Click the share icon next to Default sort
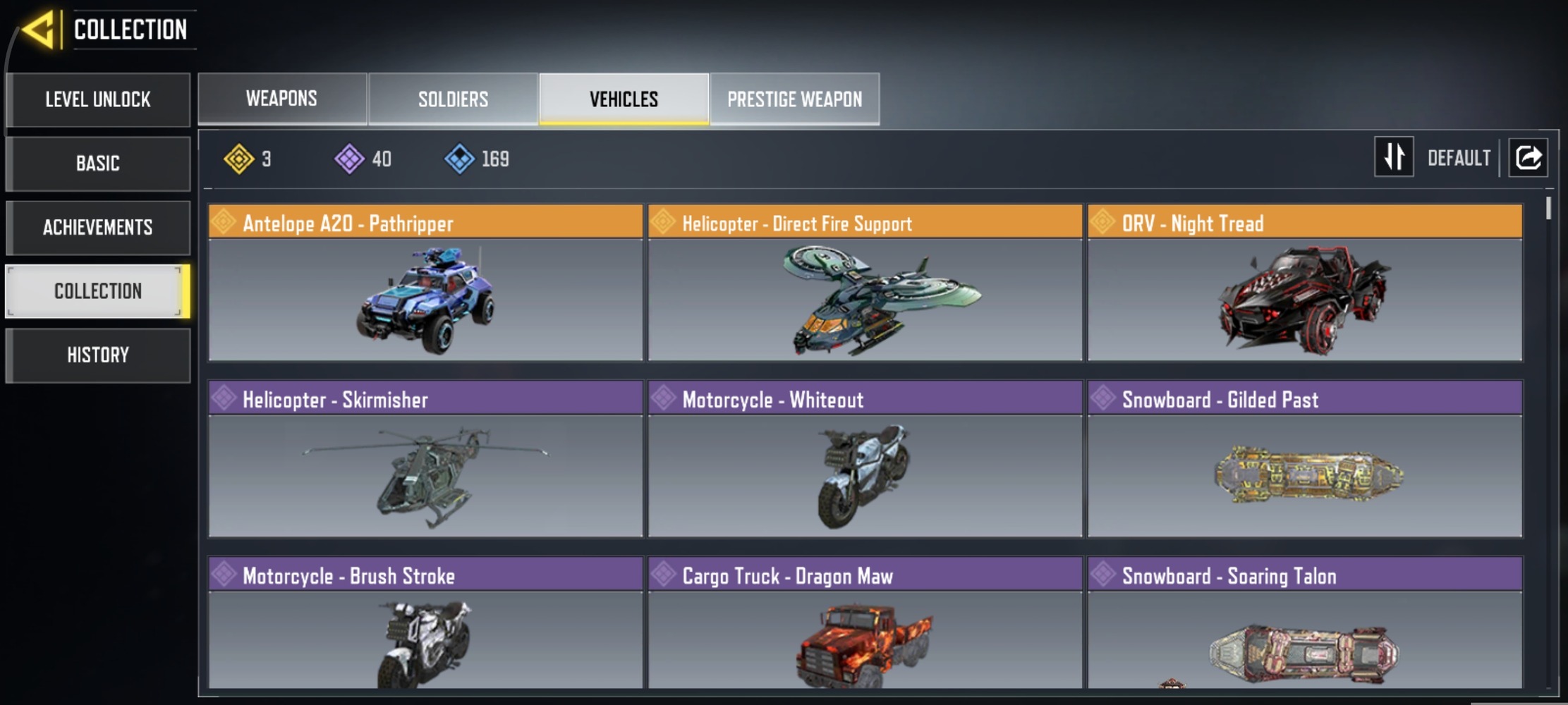Image resolution: width=1568 pixels, height=705 pixels. (1528, 157)
